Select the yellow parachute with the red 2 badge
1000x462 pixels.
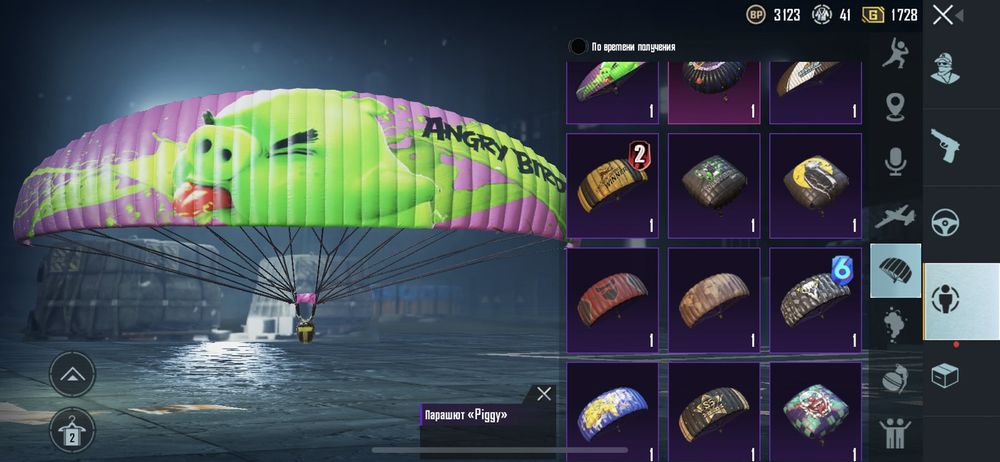pos(612,186)
